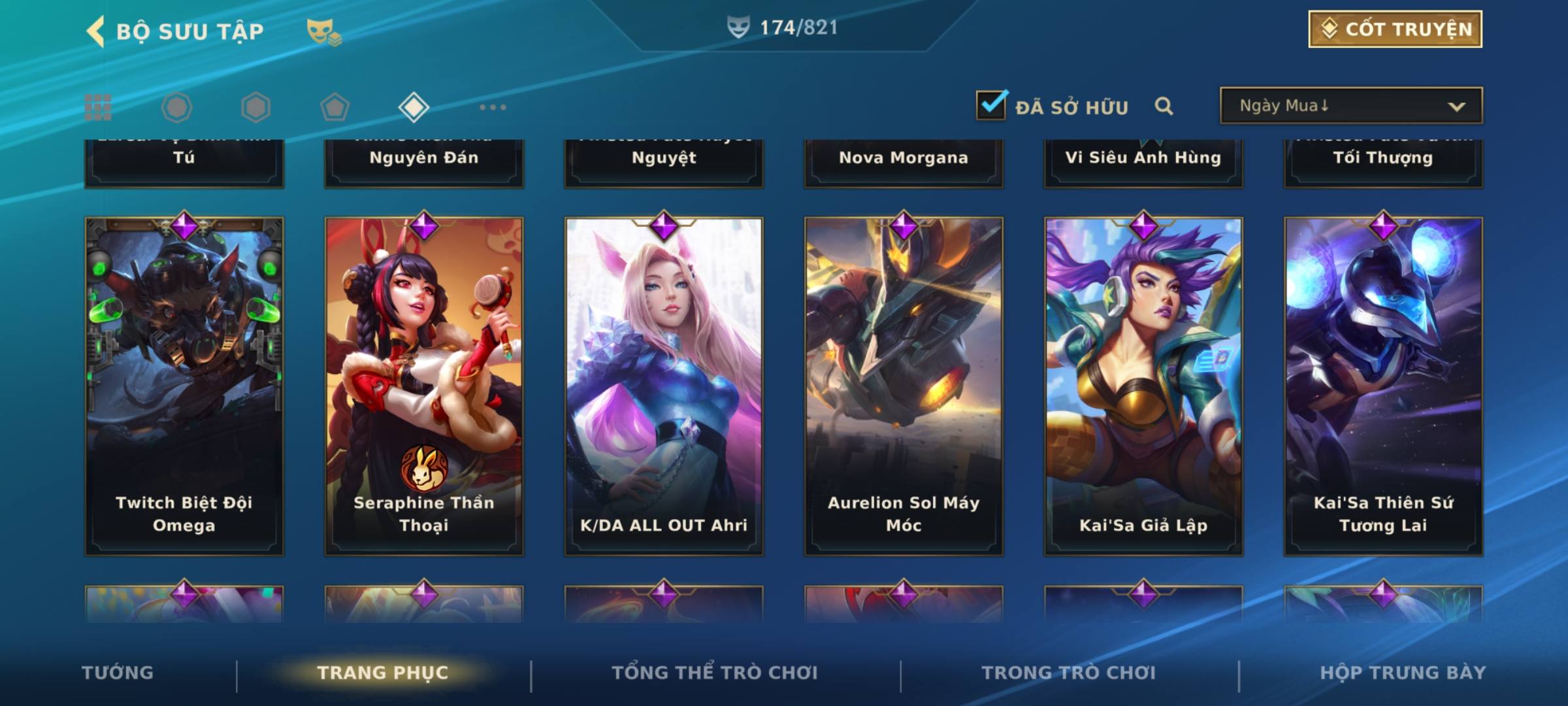Open the golden masks icon
This screenshot has width=1568, height=706.
323,31
